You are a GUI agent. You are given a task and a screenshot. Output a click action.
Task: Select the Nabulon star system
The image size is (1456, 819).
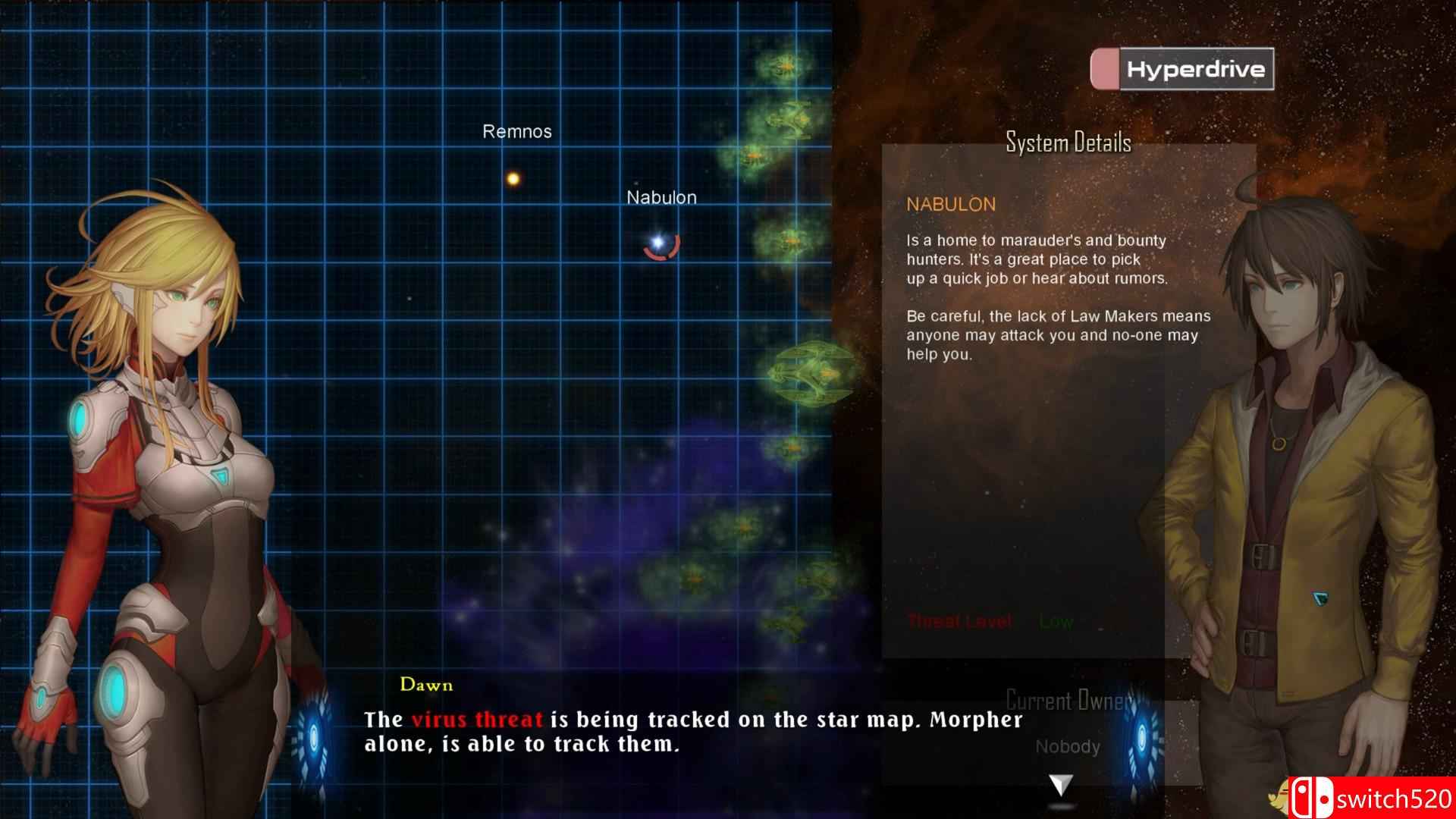(658, 242)
